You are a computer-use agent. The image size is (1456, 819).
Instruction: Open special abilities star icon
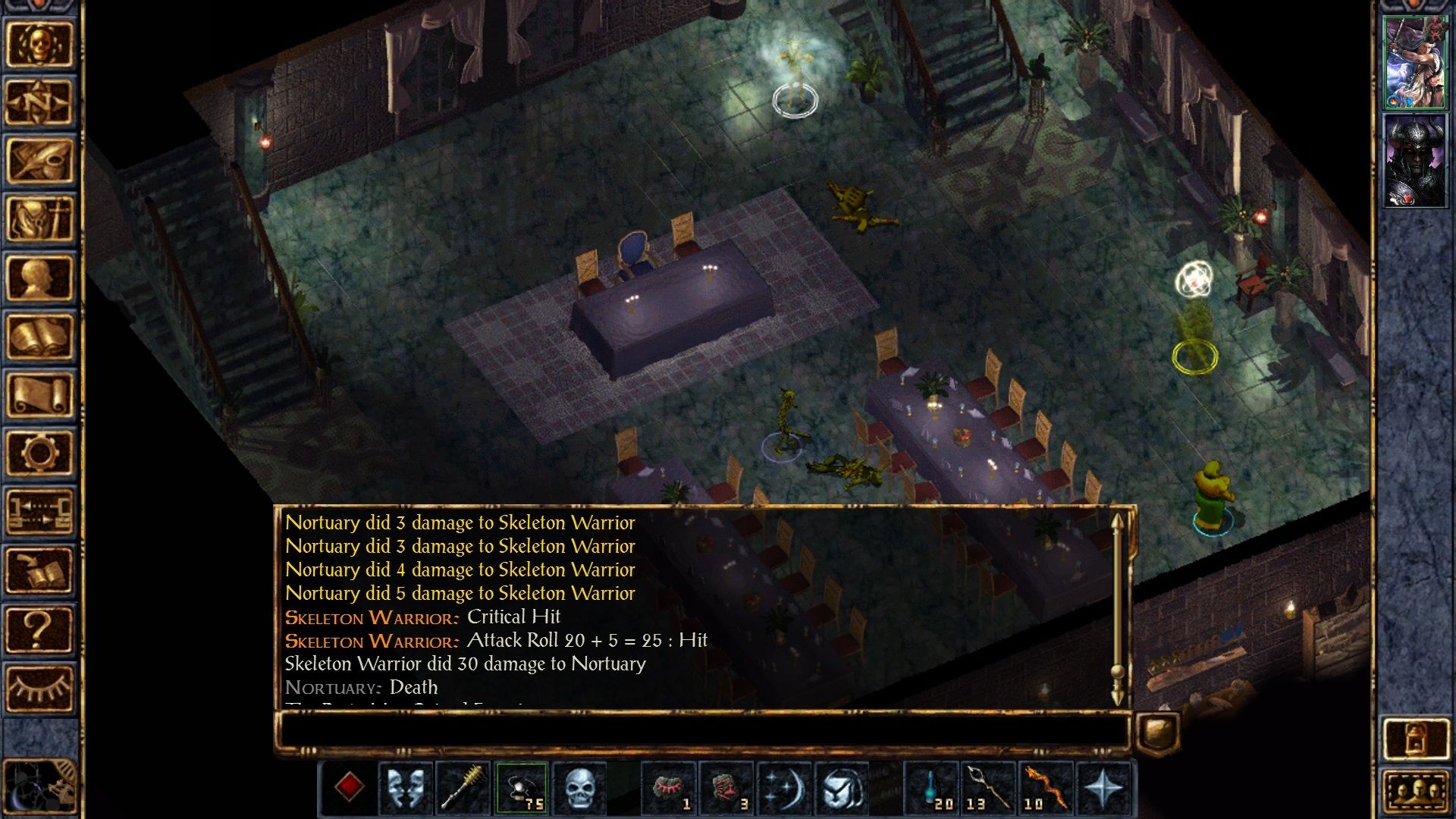(x=1103, y=788)
